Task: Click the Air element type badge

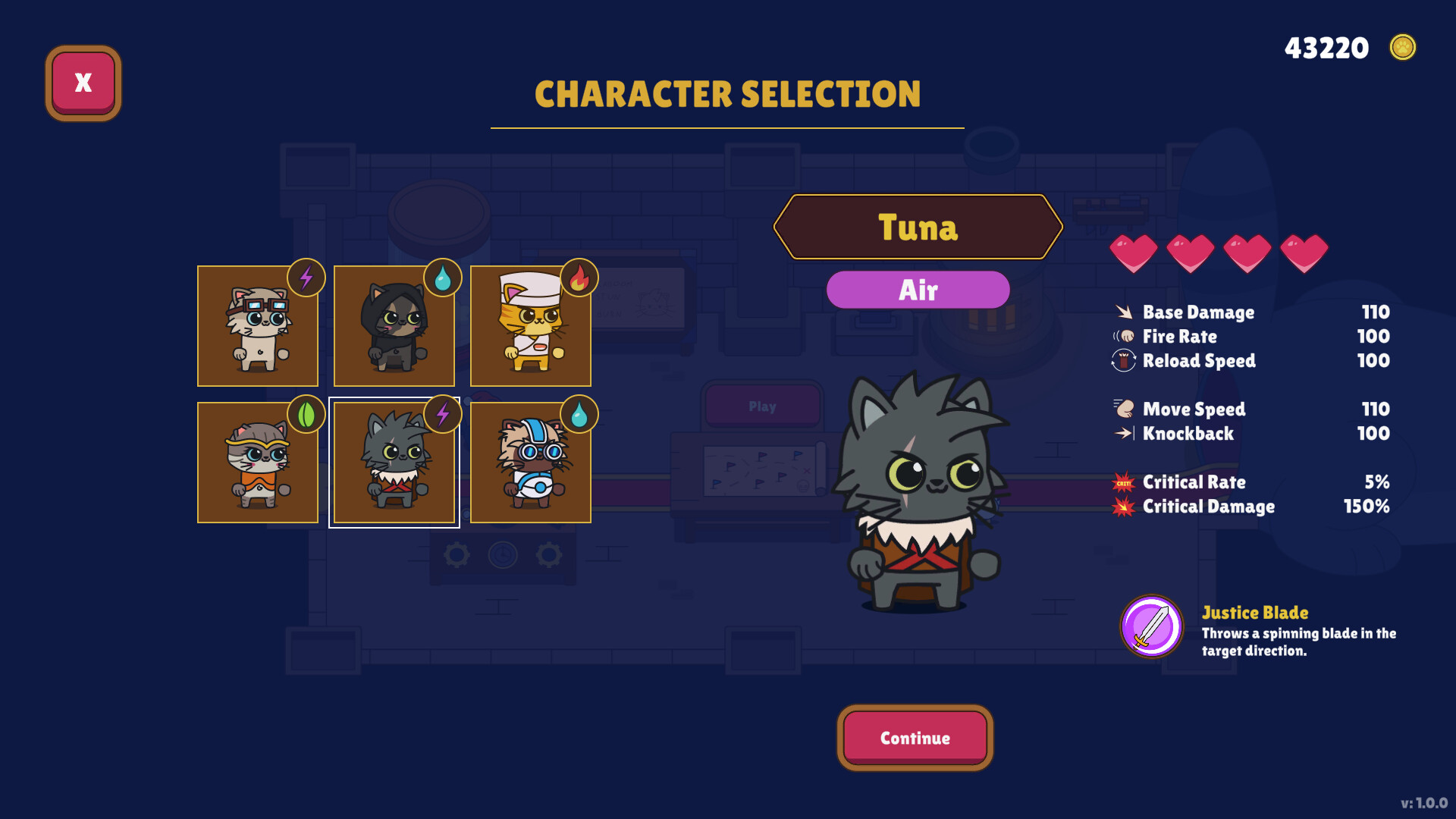Action: point(918,289)
